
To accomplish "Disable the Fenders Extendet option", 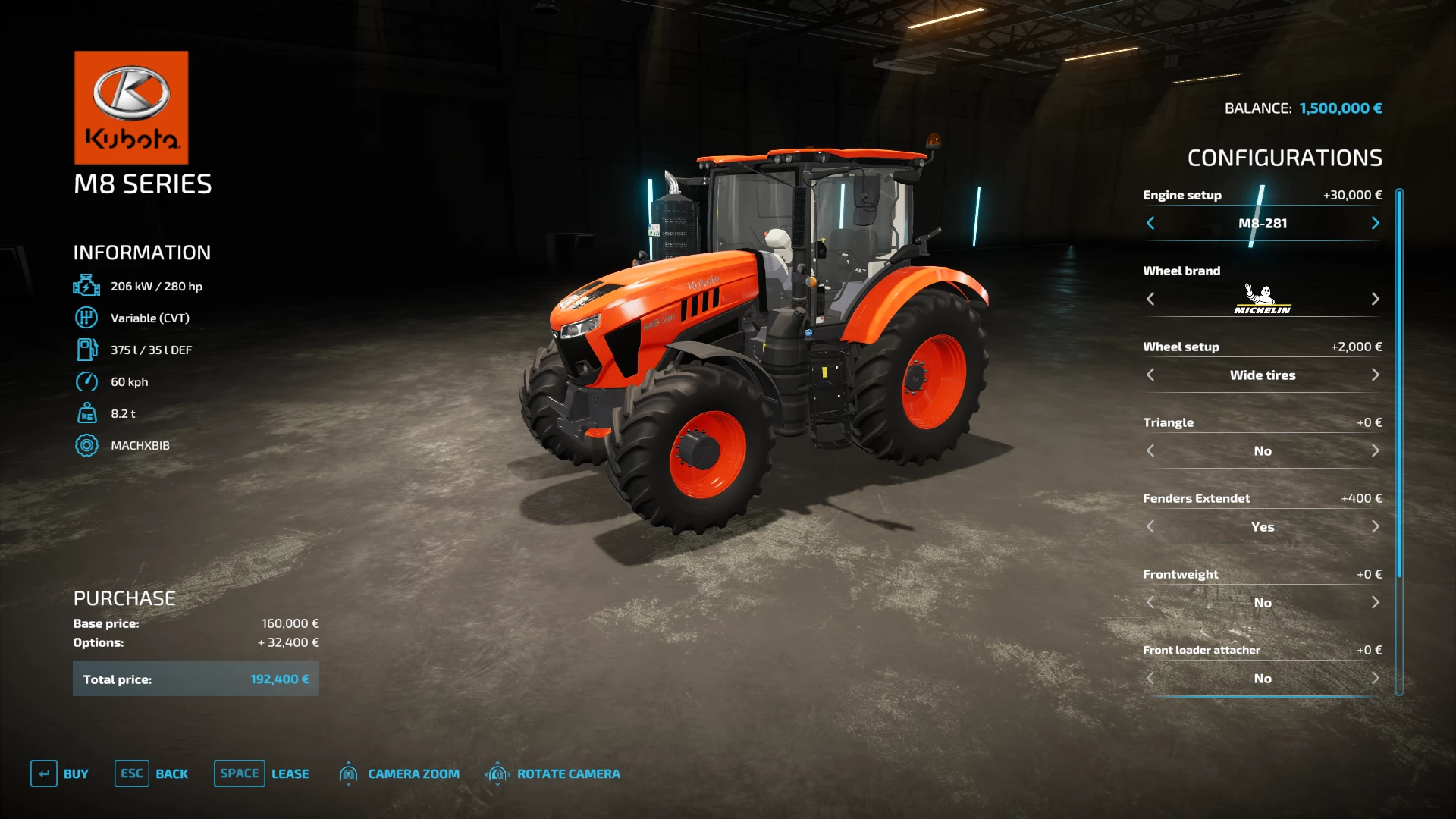I will (x=1376, y=526).
